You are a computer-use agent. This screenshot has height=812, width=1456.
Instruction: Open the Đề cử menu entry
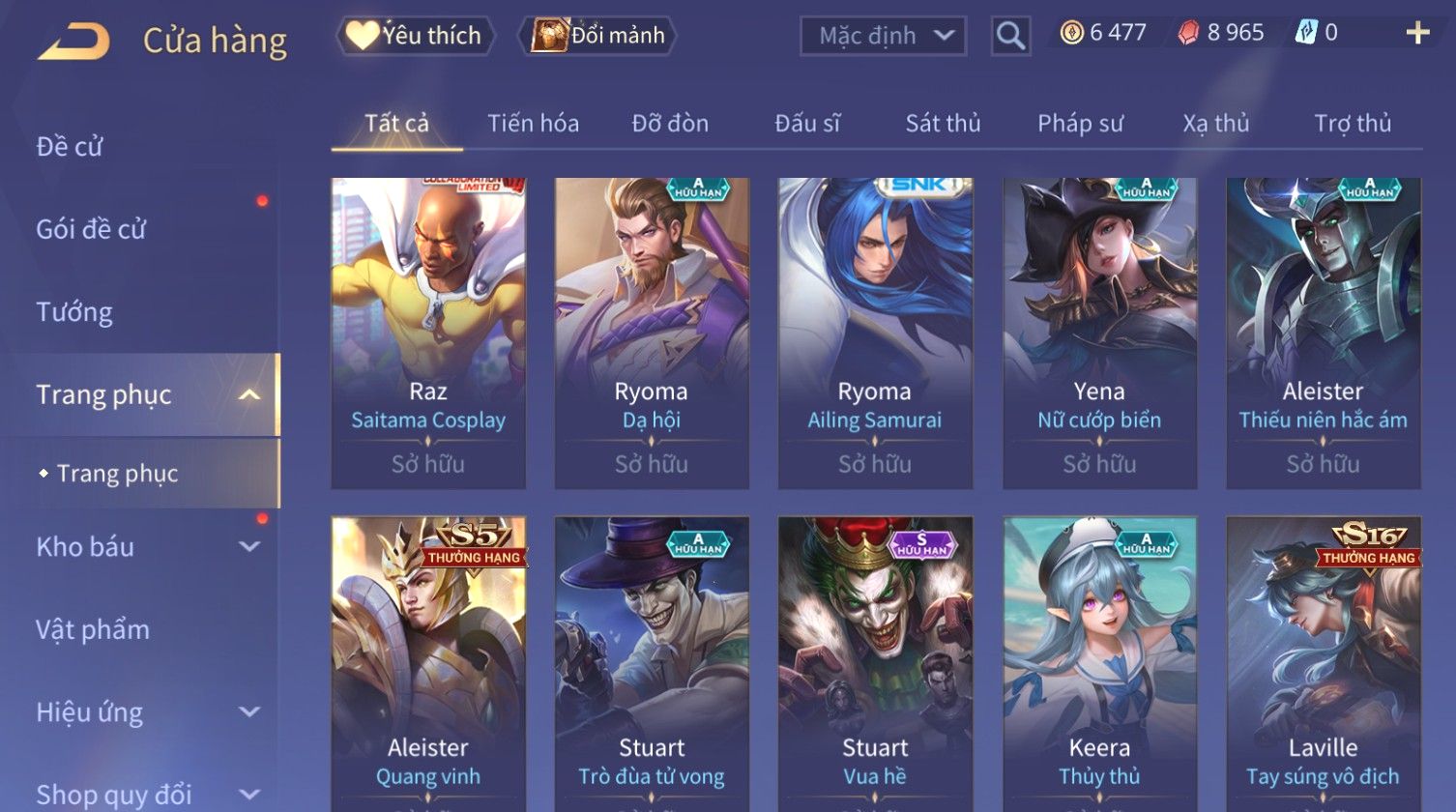70,147
